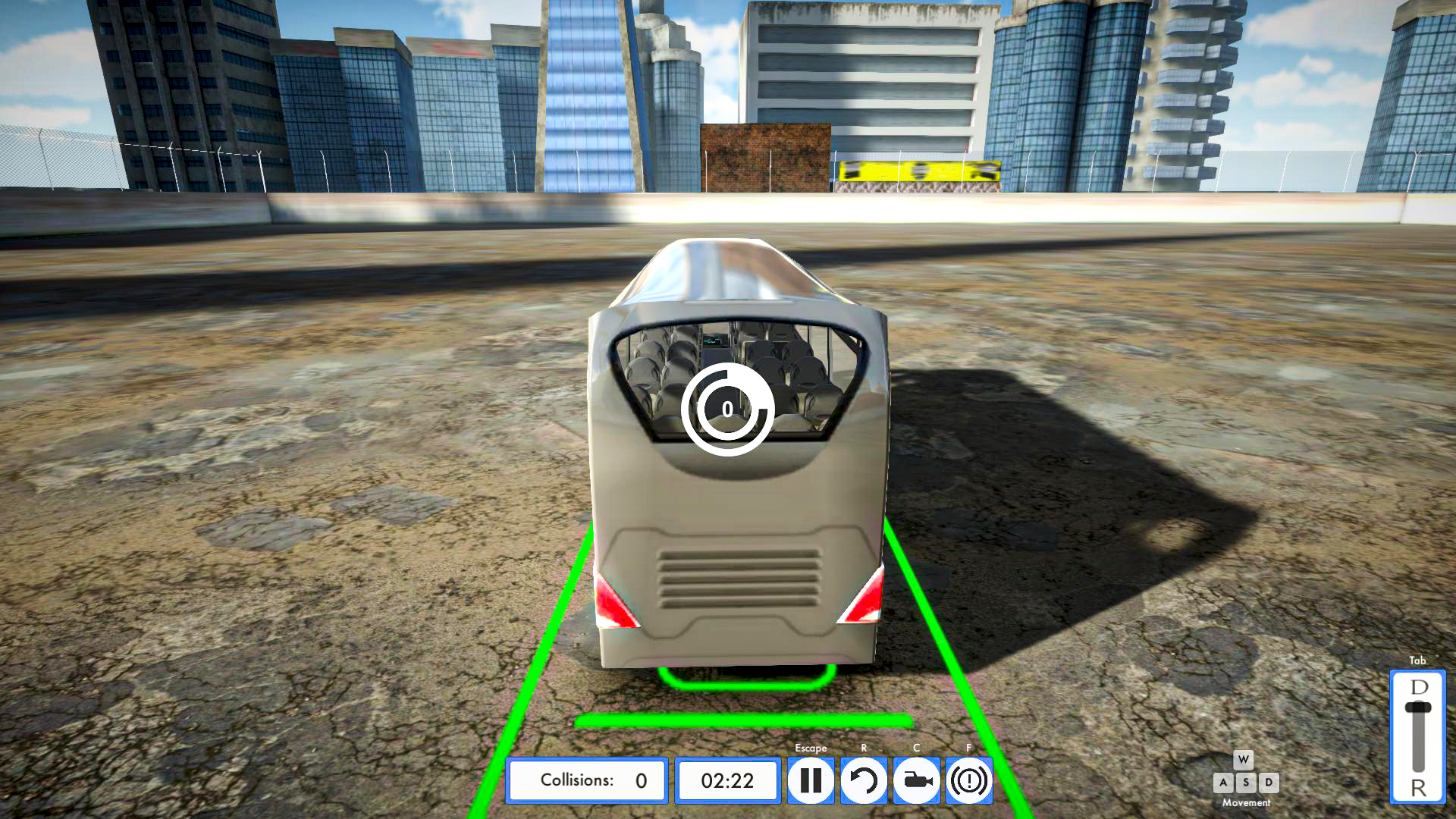Toggle pause with the Escape control

pyautogui.click(x=811, y=780)
